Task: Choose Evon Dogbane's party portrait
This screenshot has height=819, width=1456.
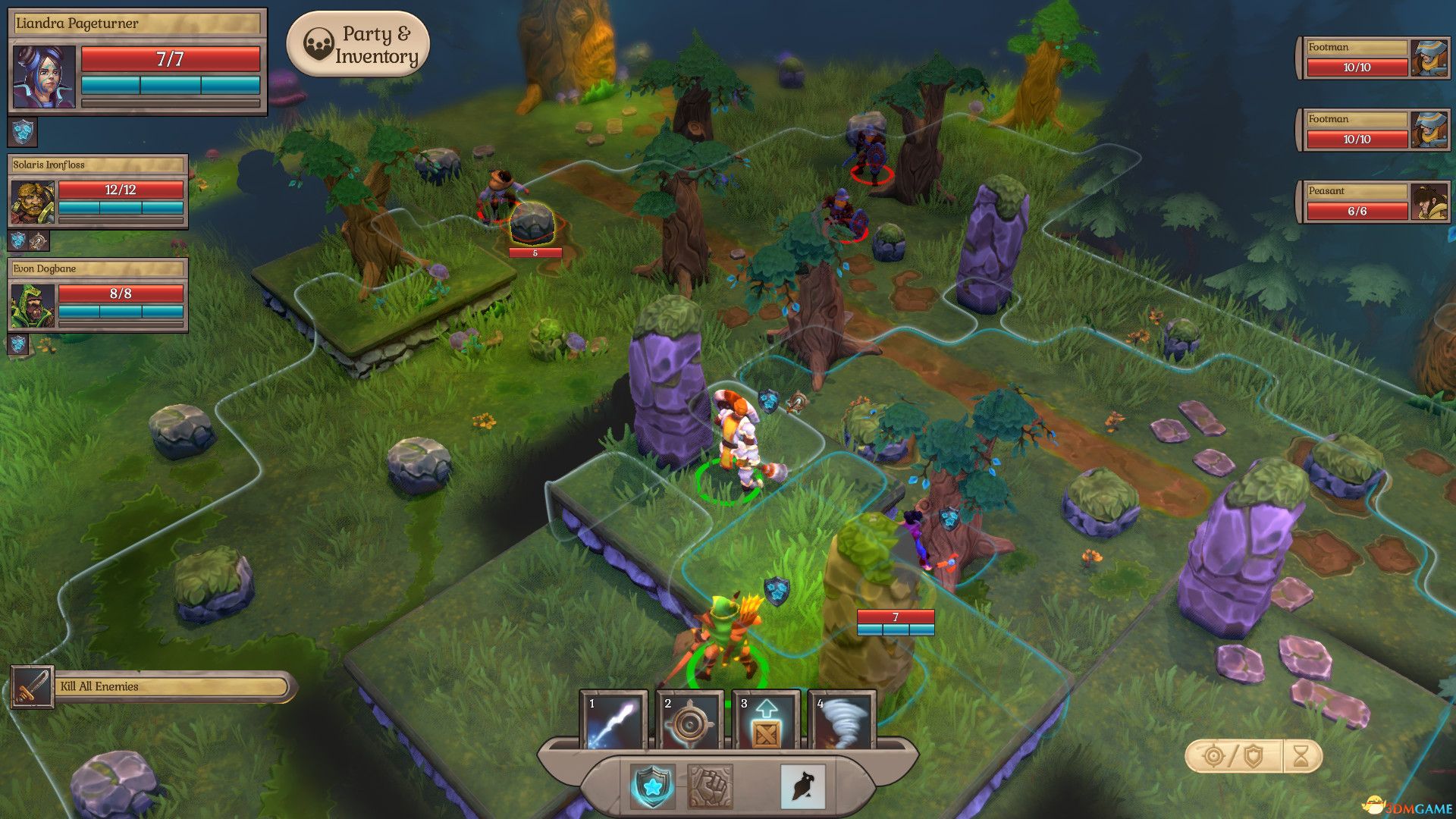Action: (x=33, y=306)
